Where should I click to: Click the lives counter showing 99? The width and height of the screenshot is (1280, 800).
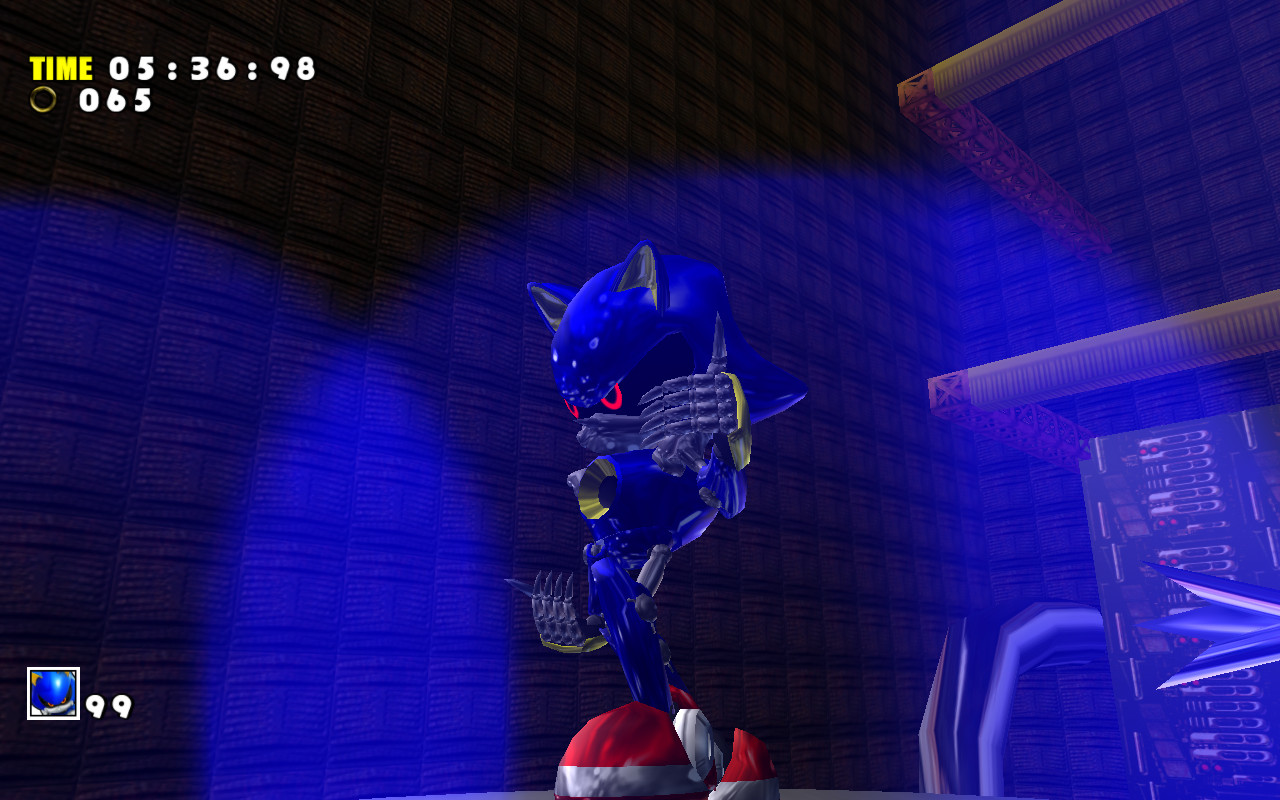point(110,707)
